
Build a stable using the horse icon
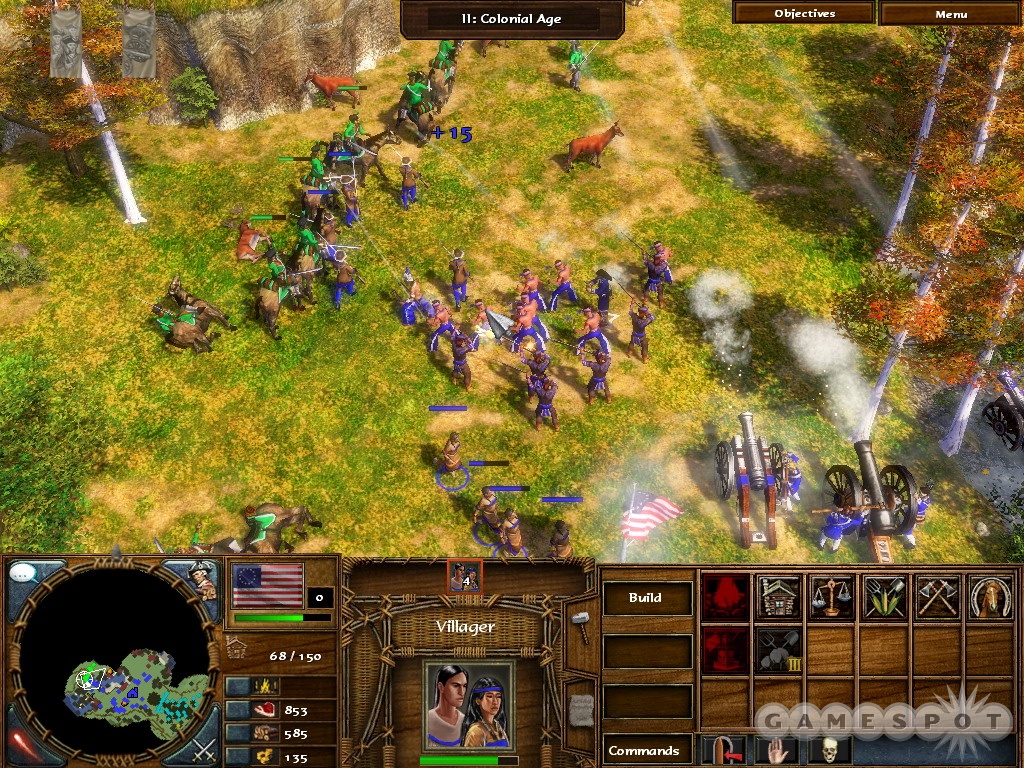point(988,597)
